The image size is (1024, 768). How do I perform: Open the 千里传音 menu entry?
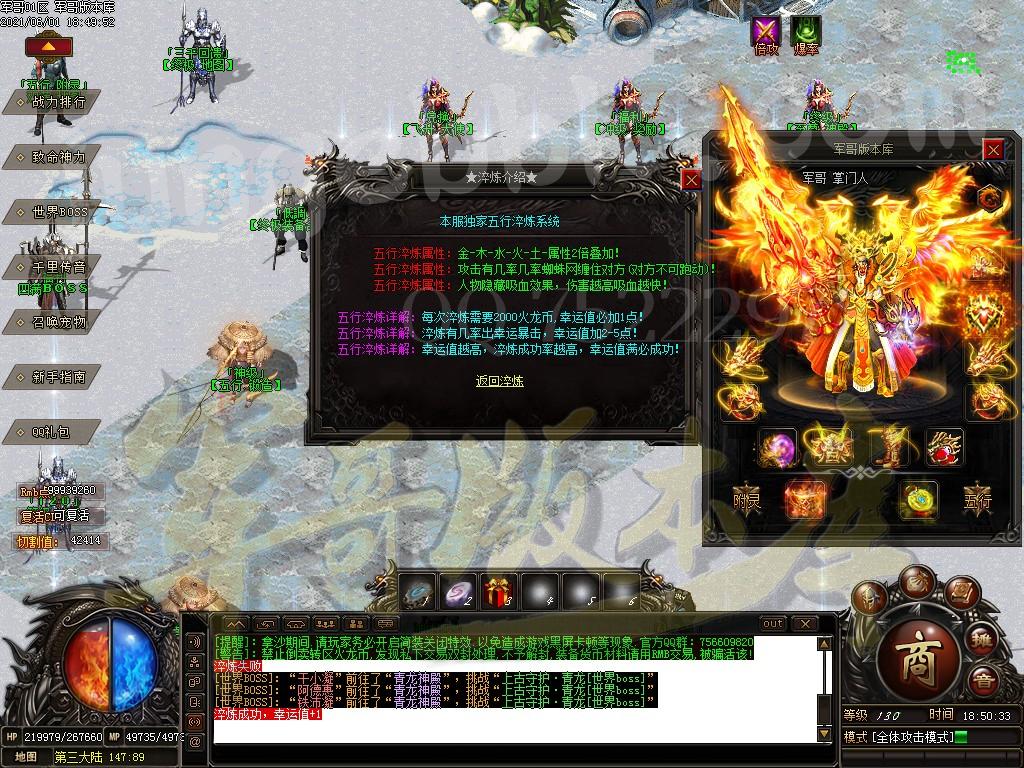pyautogui.click(x=59, y=267)
